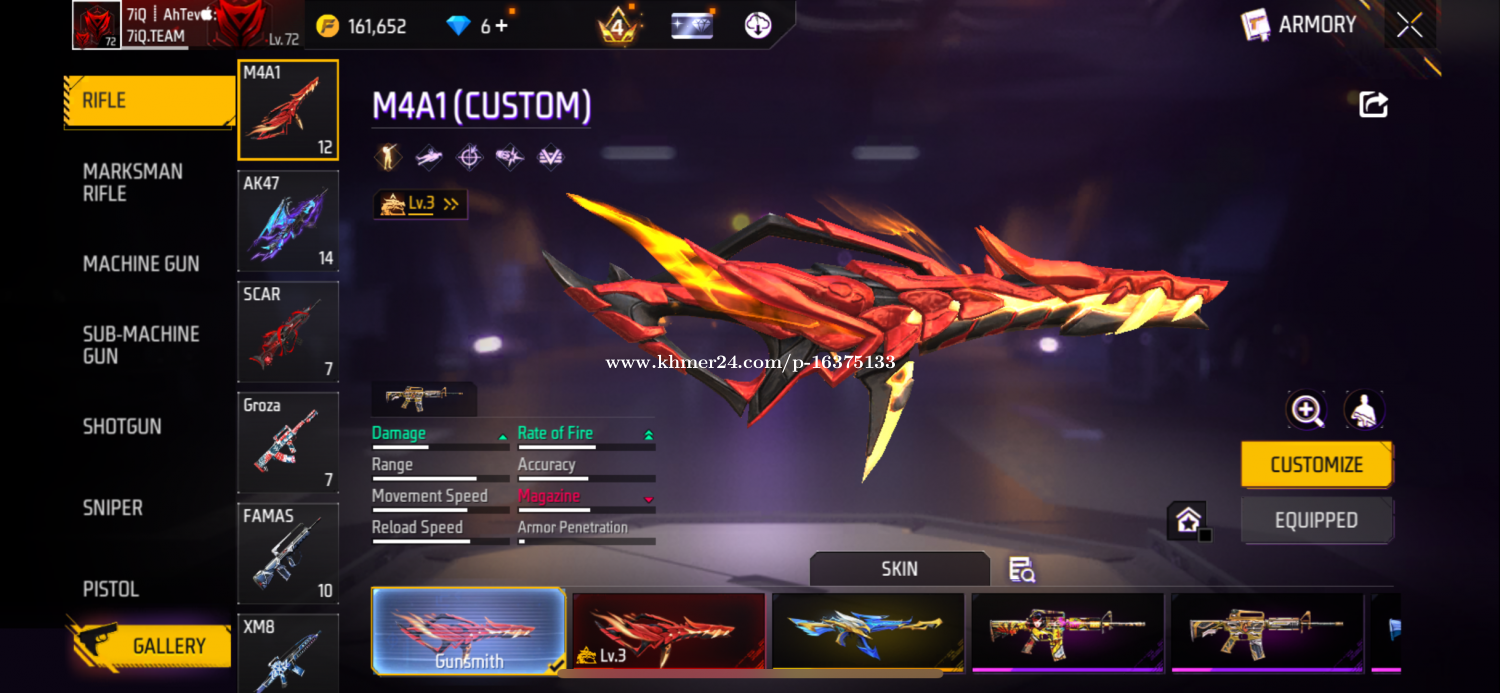
Task: Switch to the Marksman Rifle category
Action: click(133, 182)
